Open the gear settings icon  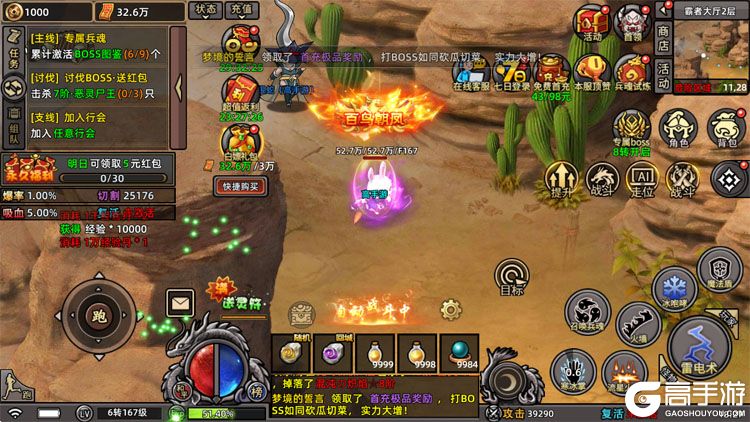[451, 309]
